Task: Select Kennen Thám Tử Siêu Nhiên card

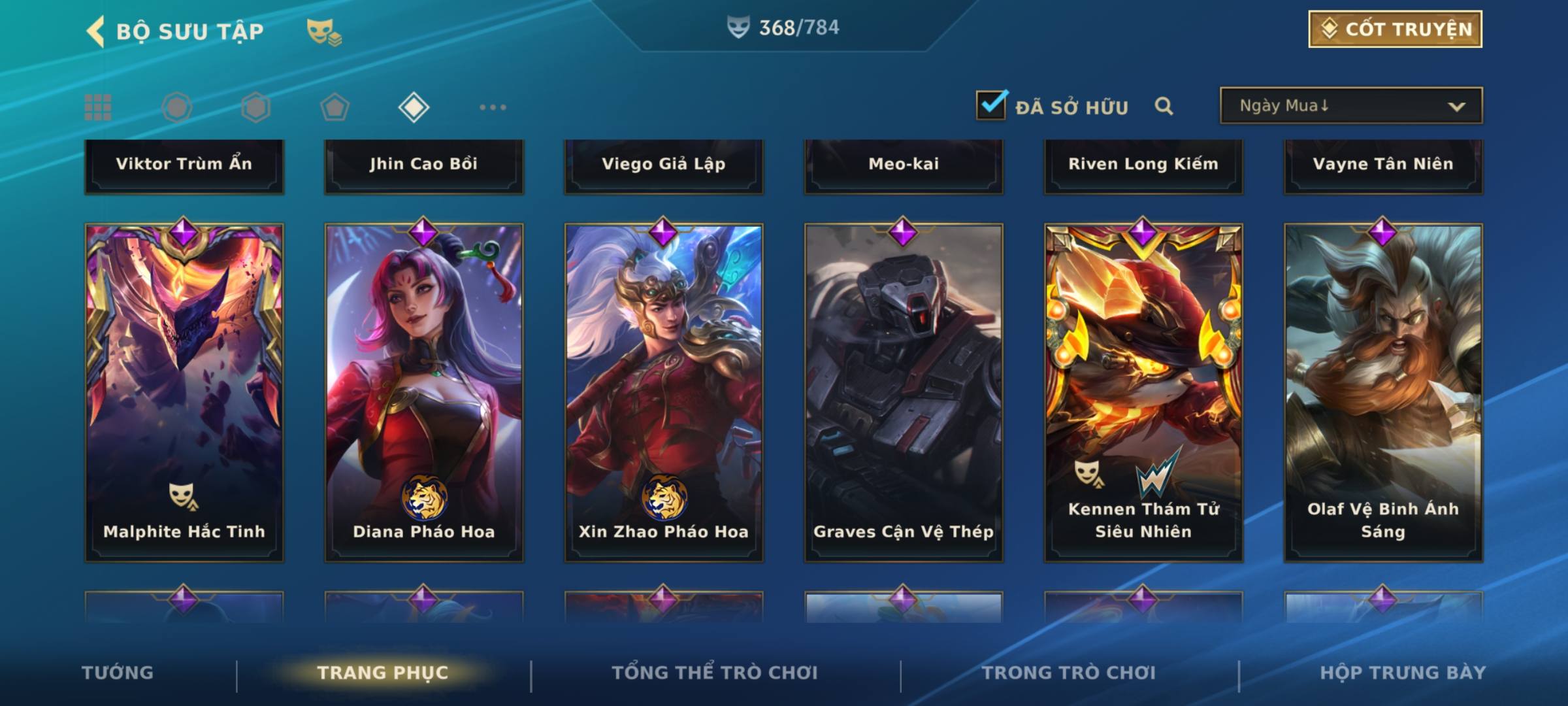Action: click(1143, 392)
